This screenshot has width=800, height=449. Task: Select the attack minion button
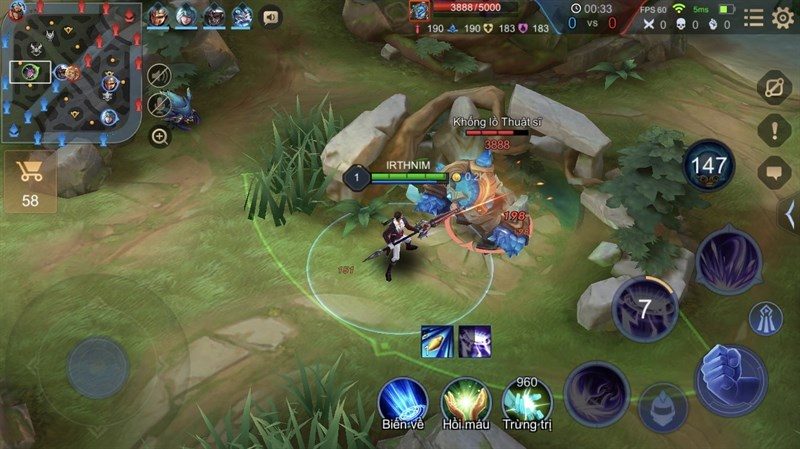pyautogui.click(x=662, y=406)
